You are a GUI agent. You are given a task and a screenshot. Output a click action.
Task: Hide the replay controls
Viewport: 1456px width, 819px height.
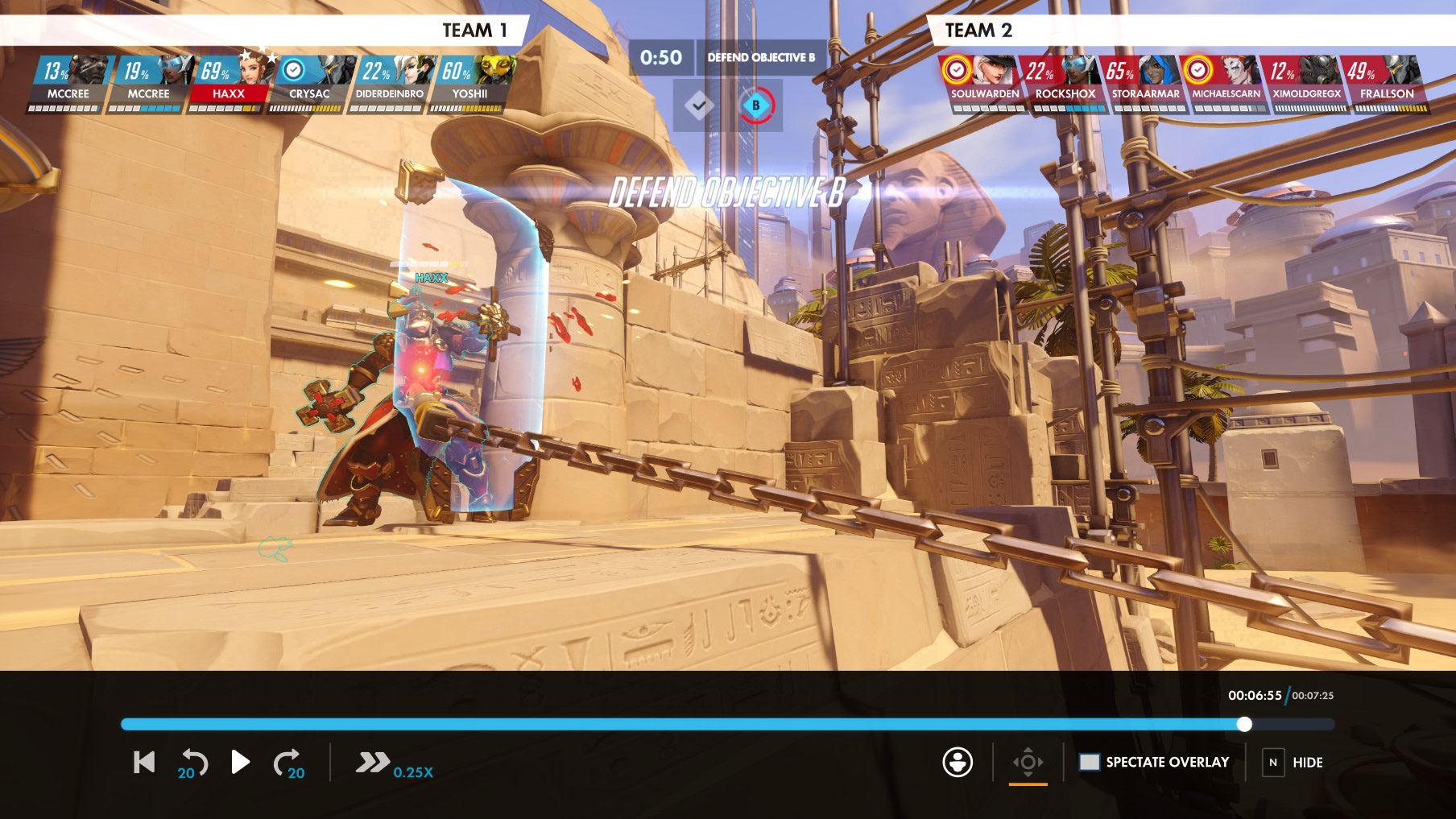[1272, 762]
